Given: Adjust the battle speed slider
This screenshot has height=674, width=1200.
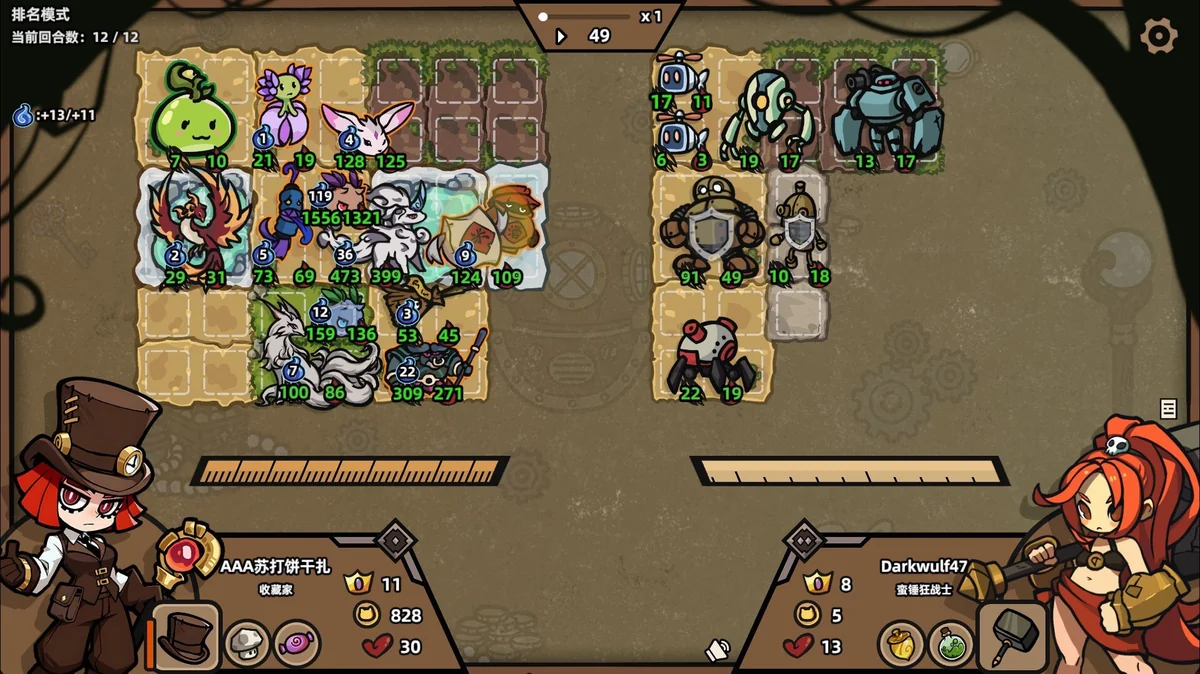Looking at the screenshot, I should click(x=544, y=17).
